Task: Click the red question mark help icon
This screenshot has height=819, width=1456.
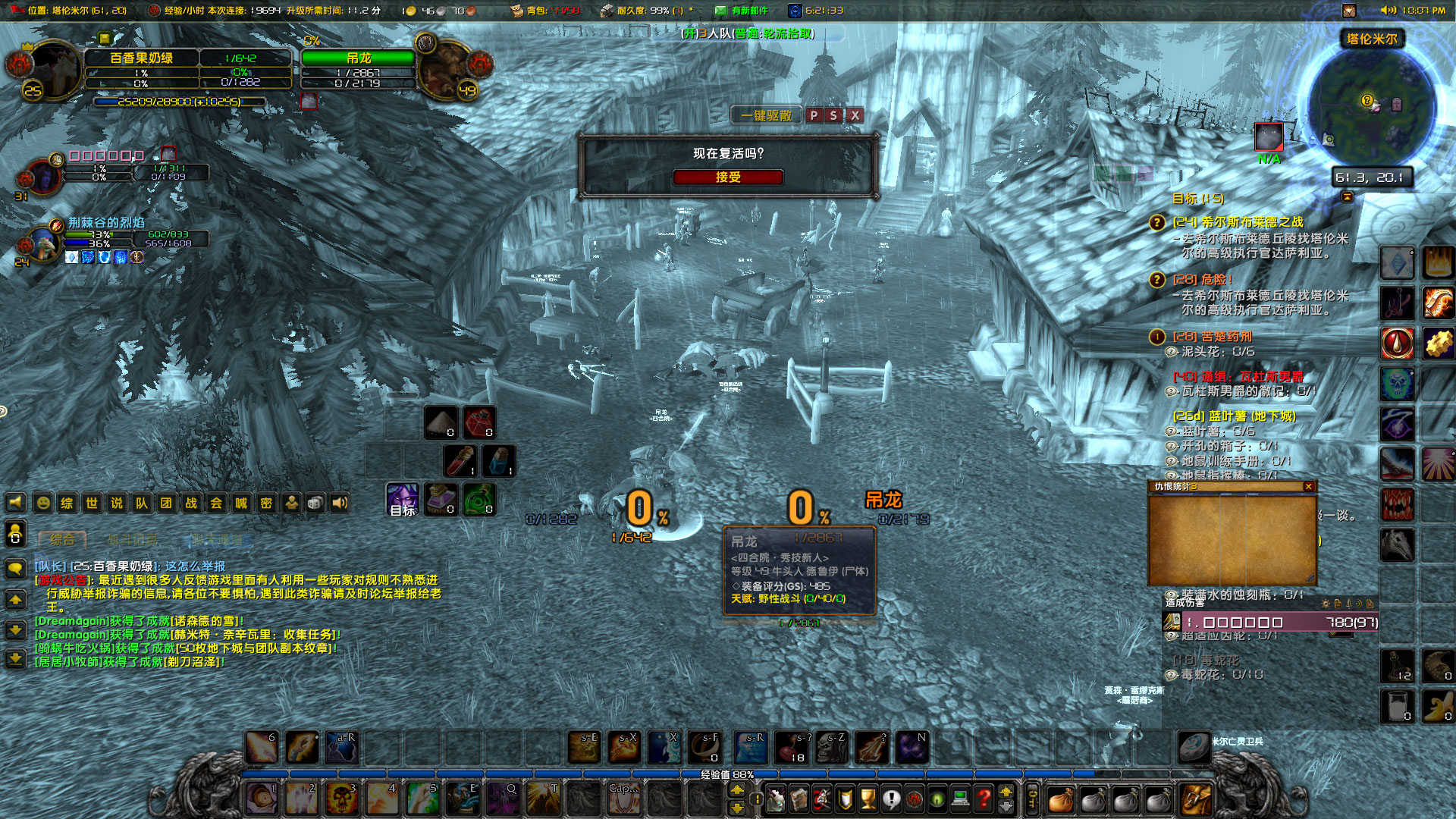Action: (x=984, y=799)
